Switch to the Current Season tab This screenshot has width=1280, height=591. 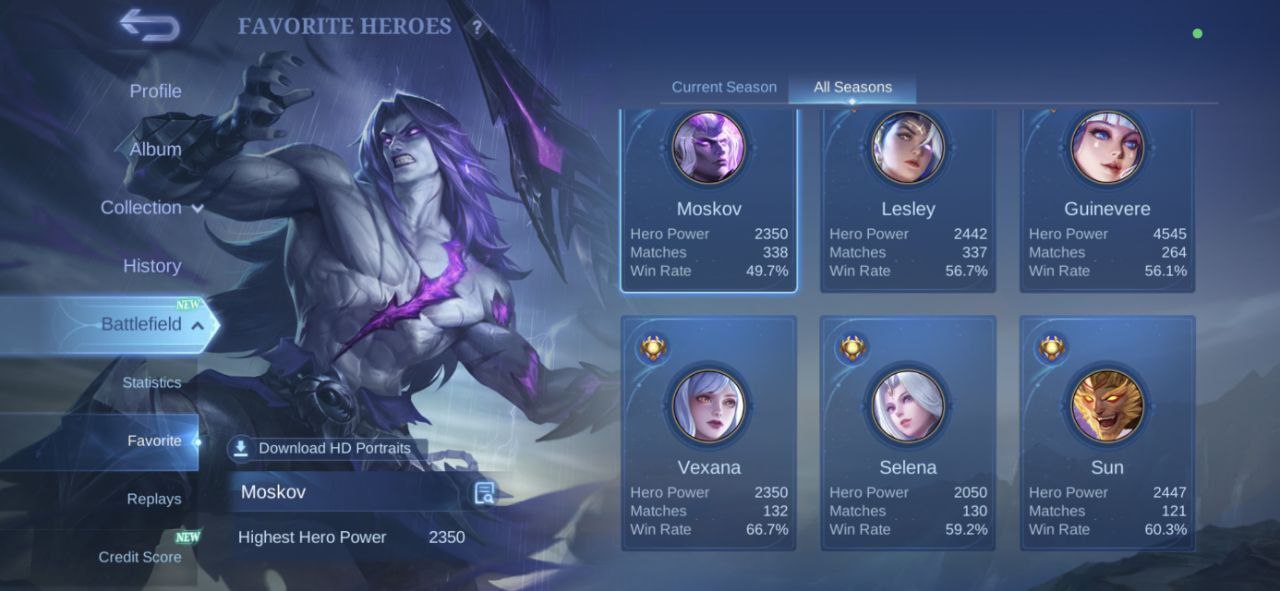point(724,87)
